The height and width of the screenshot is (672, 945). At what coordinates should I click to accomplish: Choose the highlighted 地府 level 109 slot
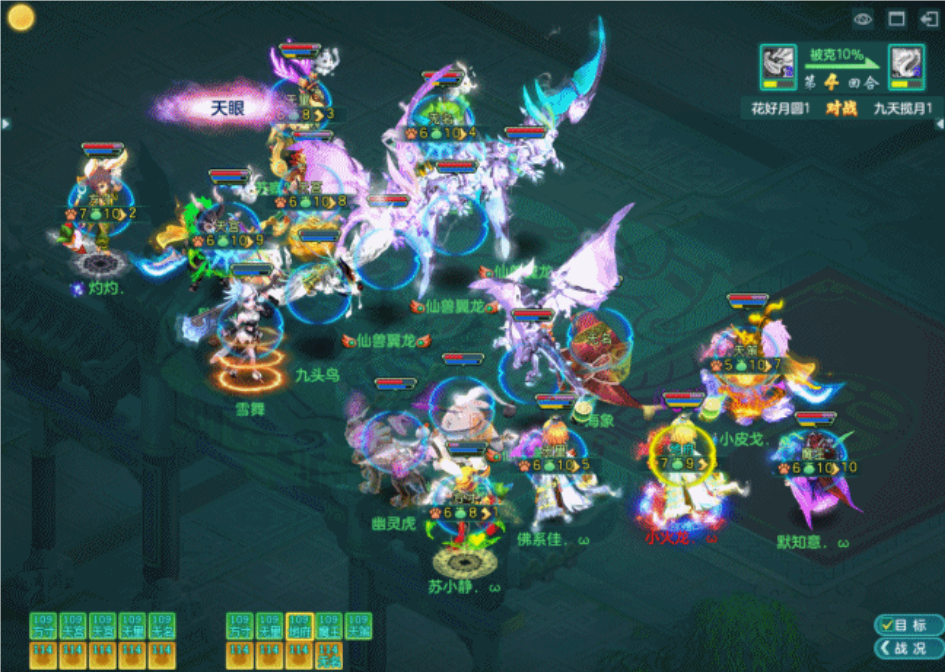coord(299,626)
